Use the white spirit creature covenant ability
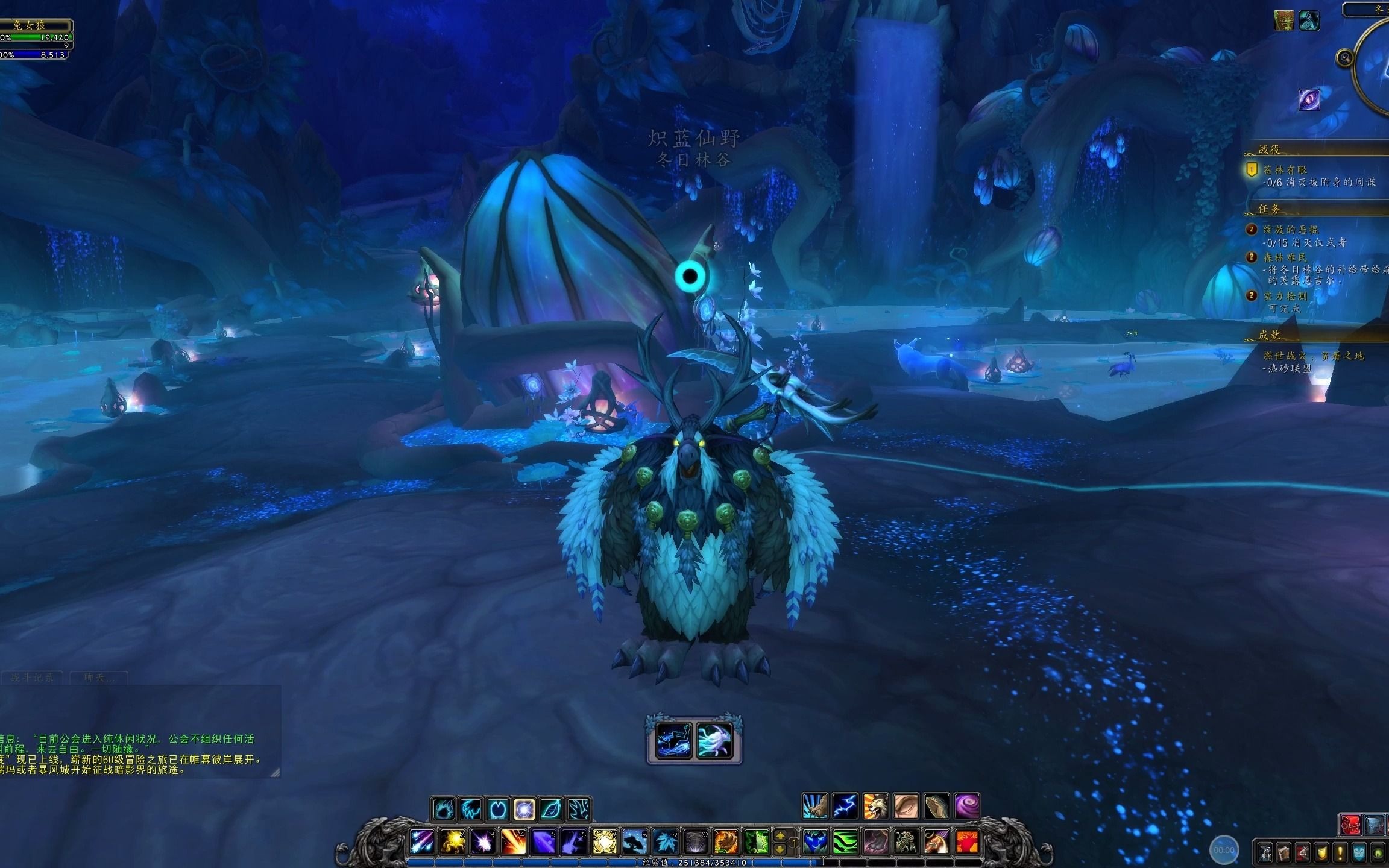Image resolution: width=1389 pixels, height=868 pixels. click(714, 740)
